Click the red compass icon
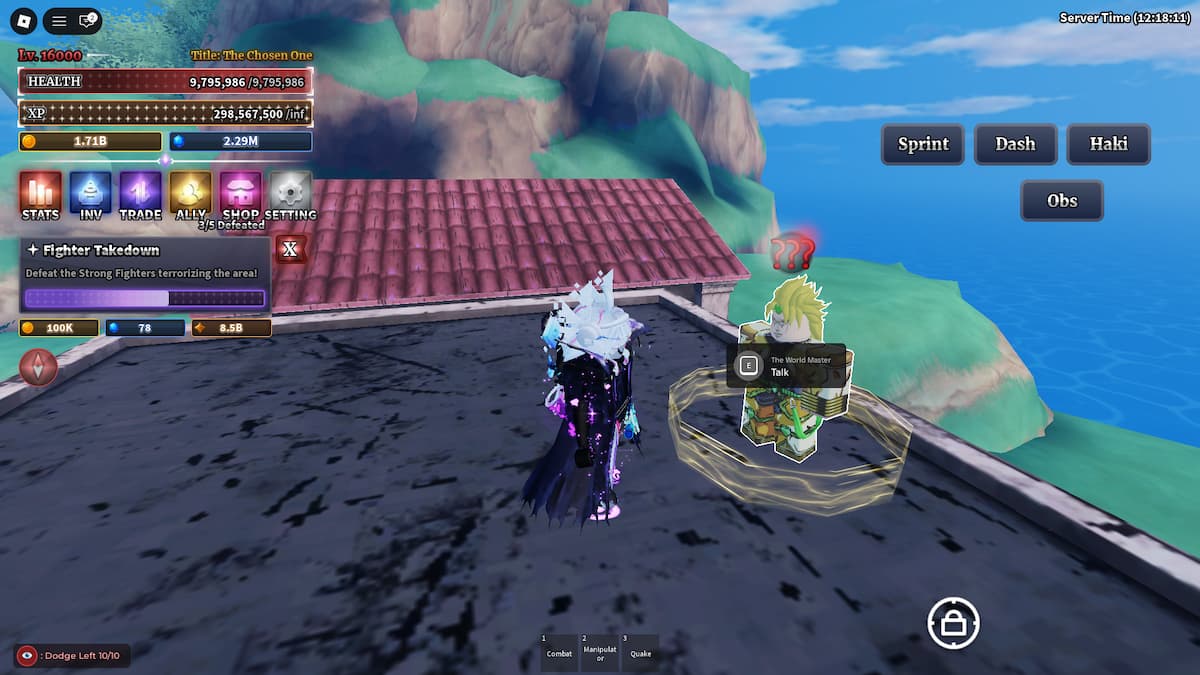This screenshot has width=1200, height=675. (x=39, y=367)
